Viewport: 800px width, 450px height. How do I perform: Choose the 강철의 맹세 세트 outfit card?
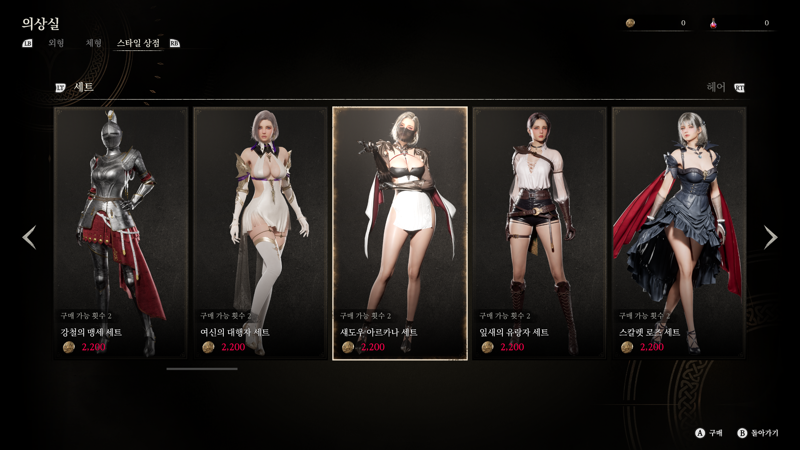[121, 232]
